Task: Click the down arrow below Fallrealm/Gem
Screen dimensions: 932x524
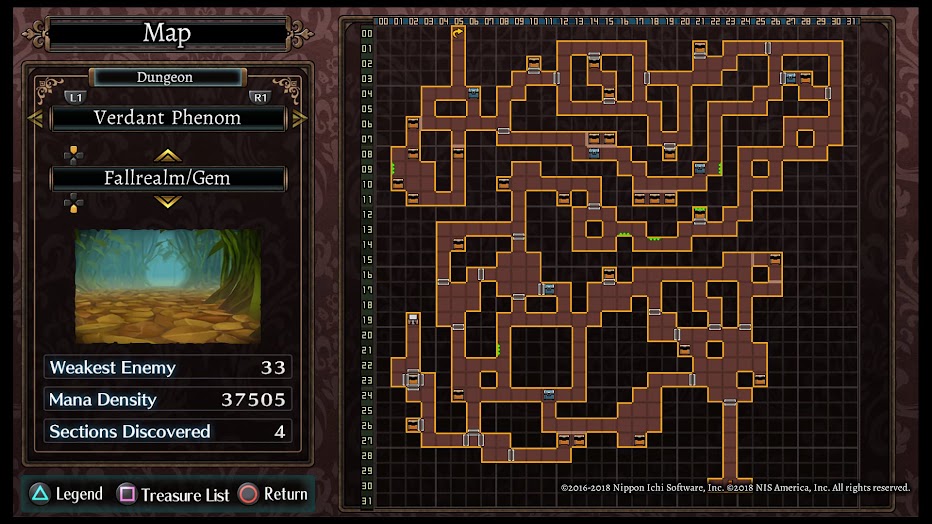Action: [x=167, y=201]
